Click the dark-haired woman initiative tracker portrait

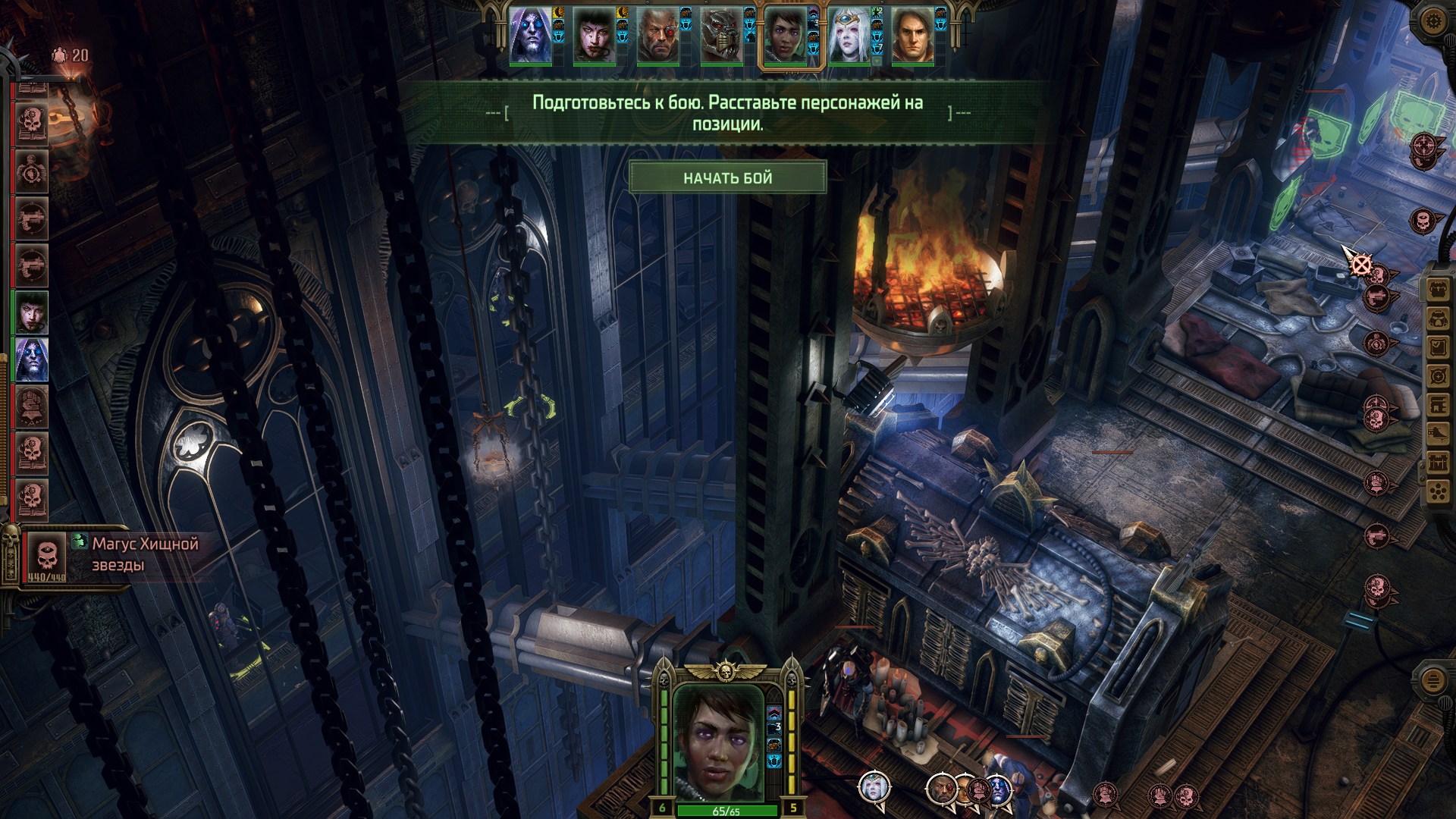coord(32,312)
